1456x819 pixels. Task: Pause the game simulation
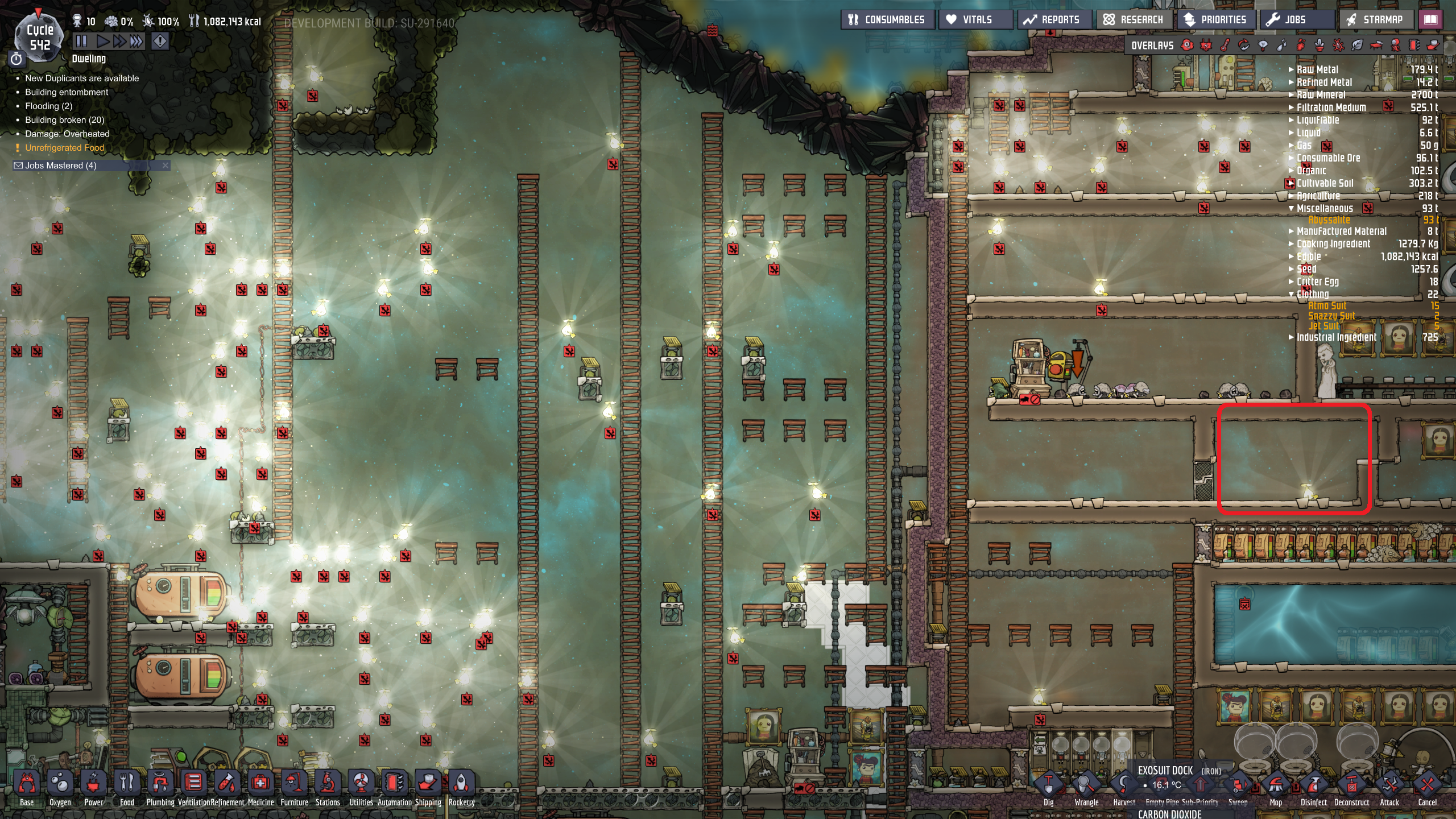point(81,41)
